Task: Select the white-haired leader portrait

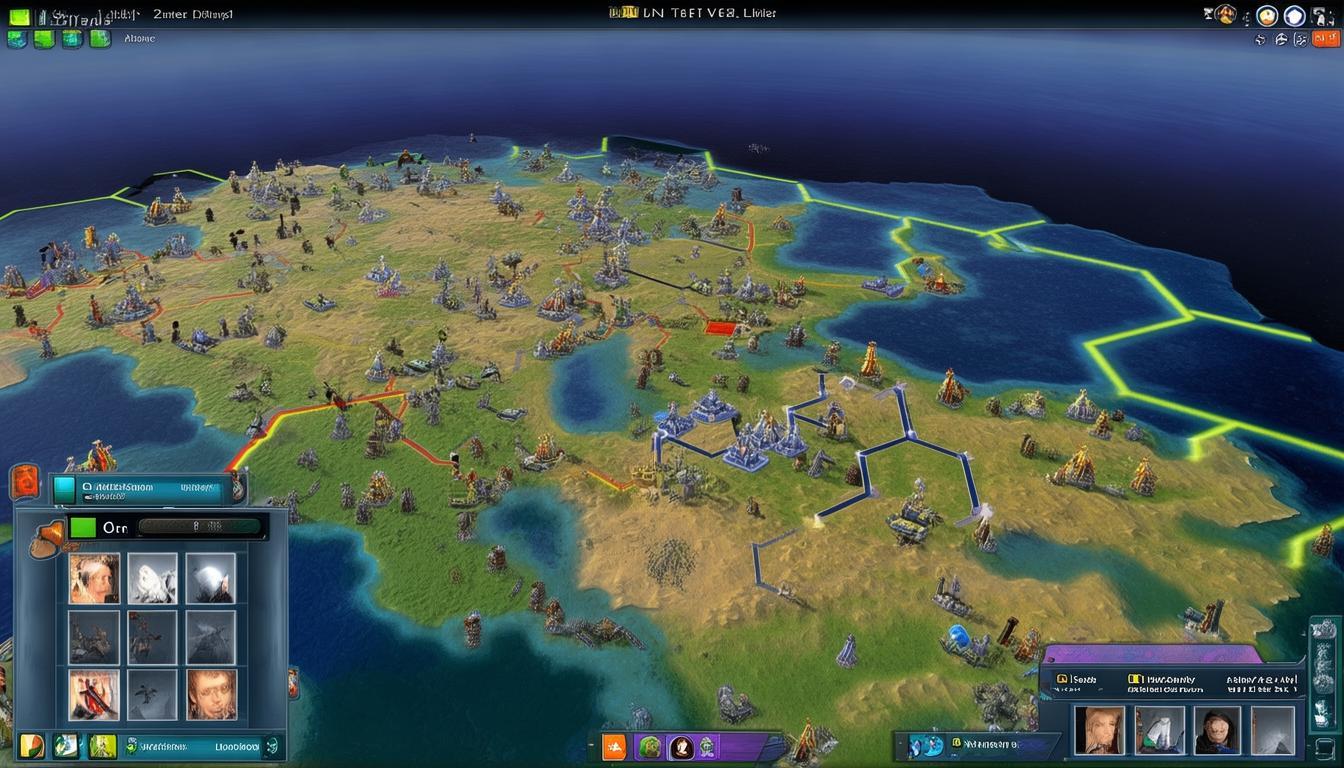Action: [x=94, y=578]
